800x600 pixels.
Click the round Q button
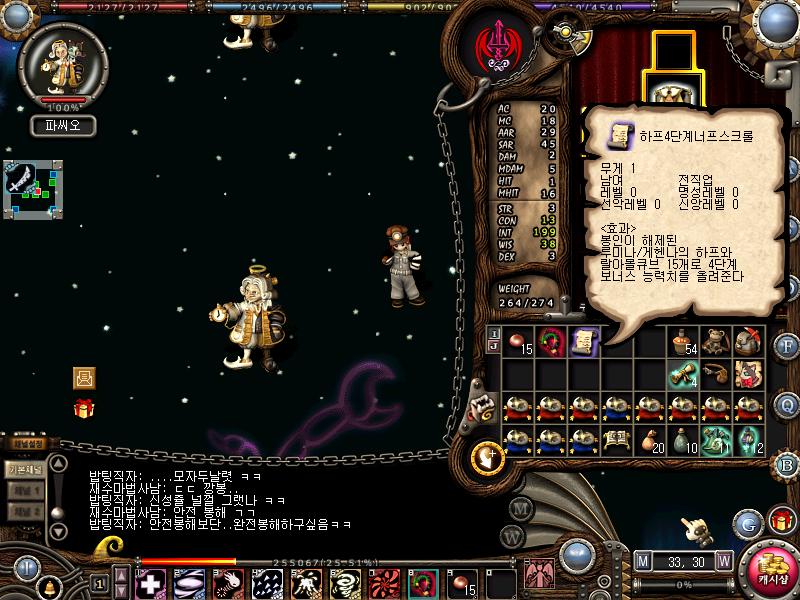(x=787, y=404)
